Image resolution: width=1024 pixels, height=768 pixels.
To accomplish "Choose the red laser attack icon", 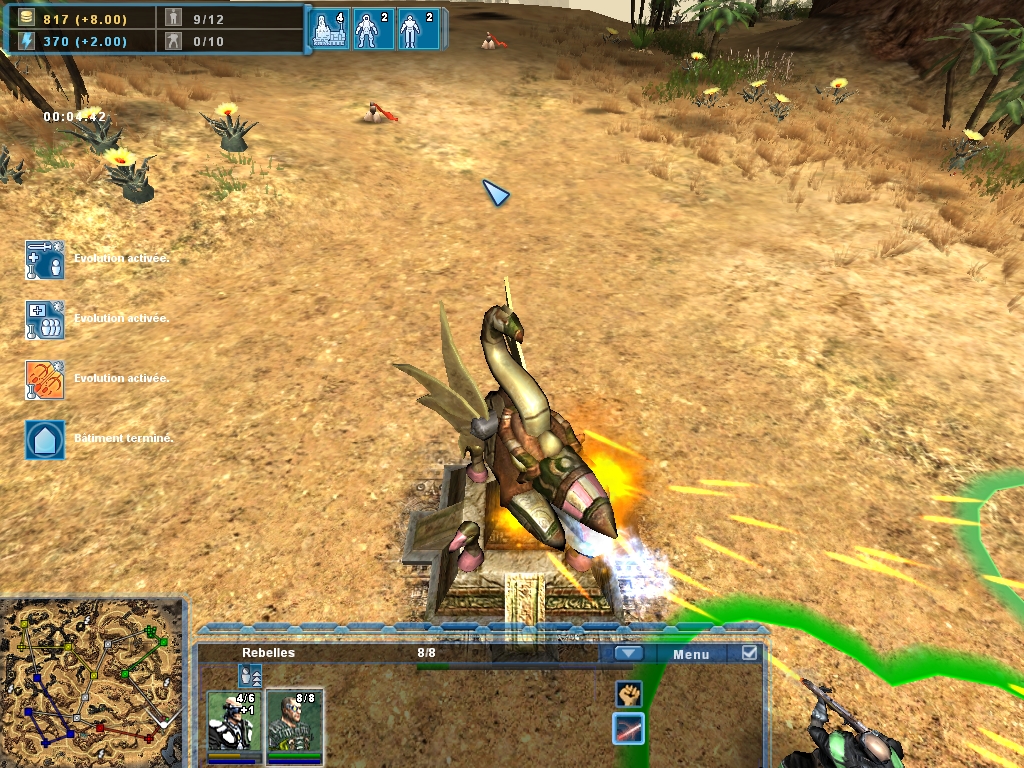I will [628, 729].
